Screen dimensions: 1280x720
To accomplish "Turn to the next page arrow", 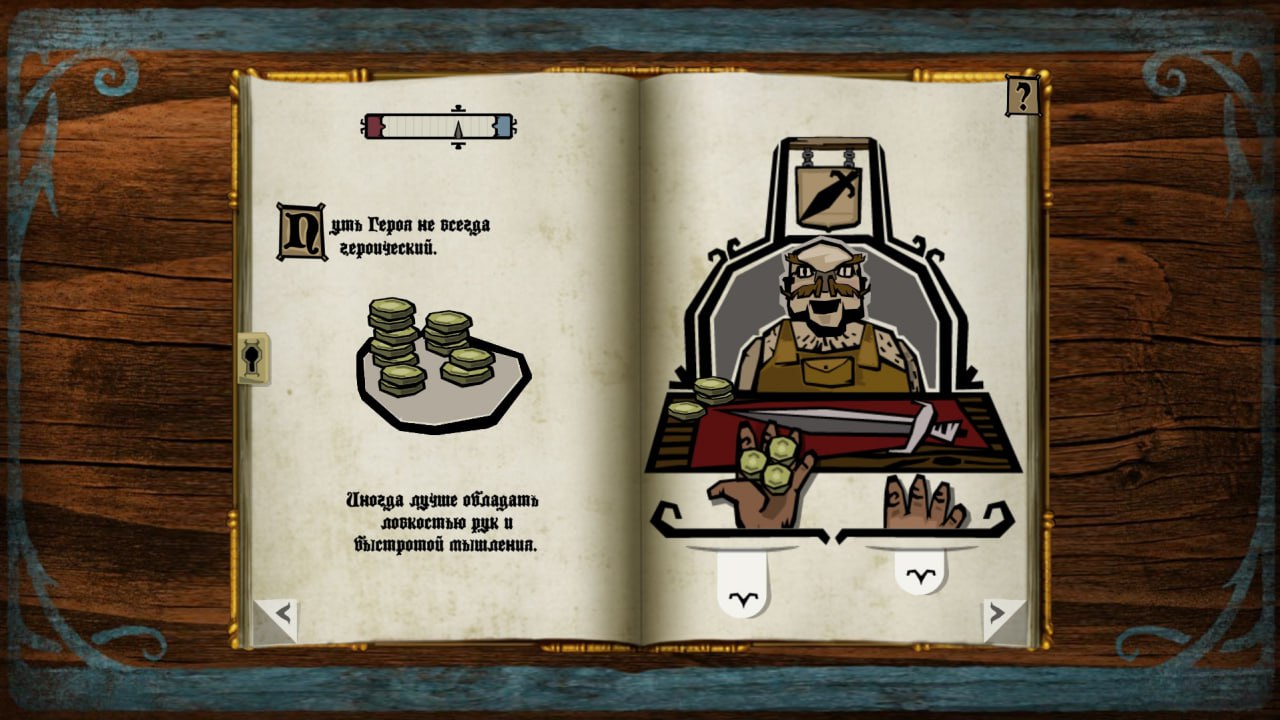I will tap(1002, 617).
